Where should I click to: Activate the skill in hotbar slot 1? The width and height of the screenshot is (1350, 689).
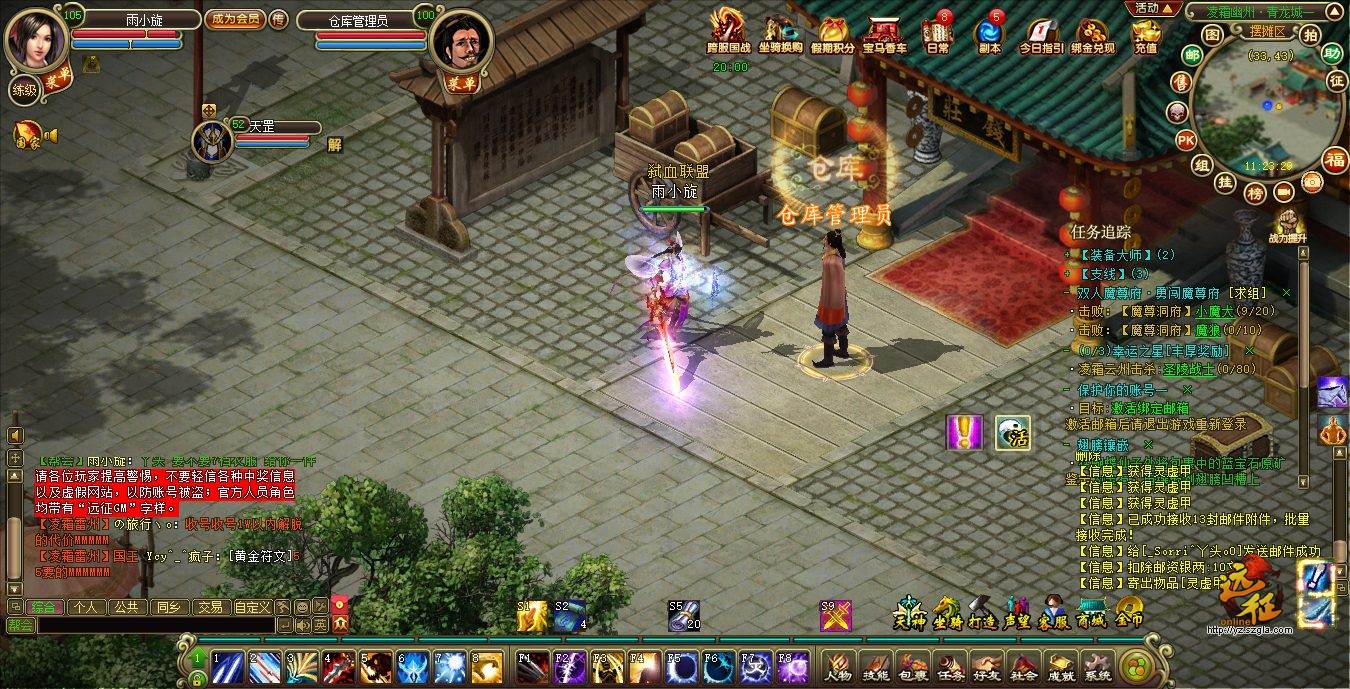(229, 664)
